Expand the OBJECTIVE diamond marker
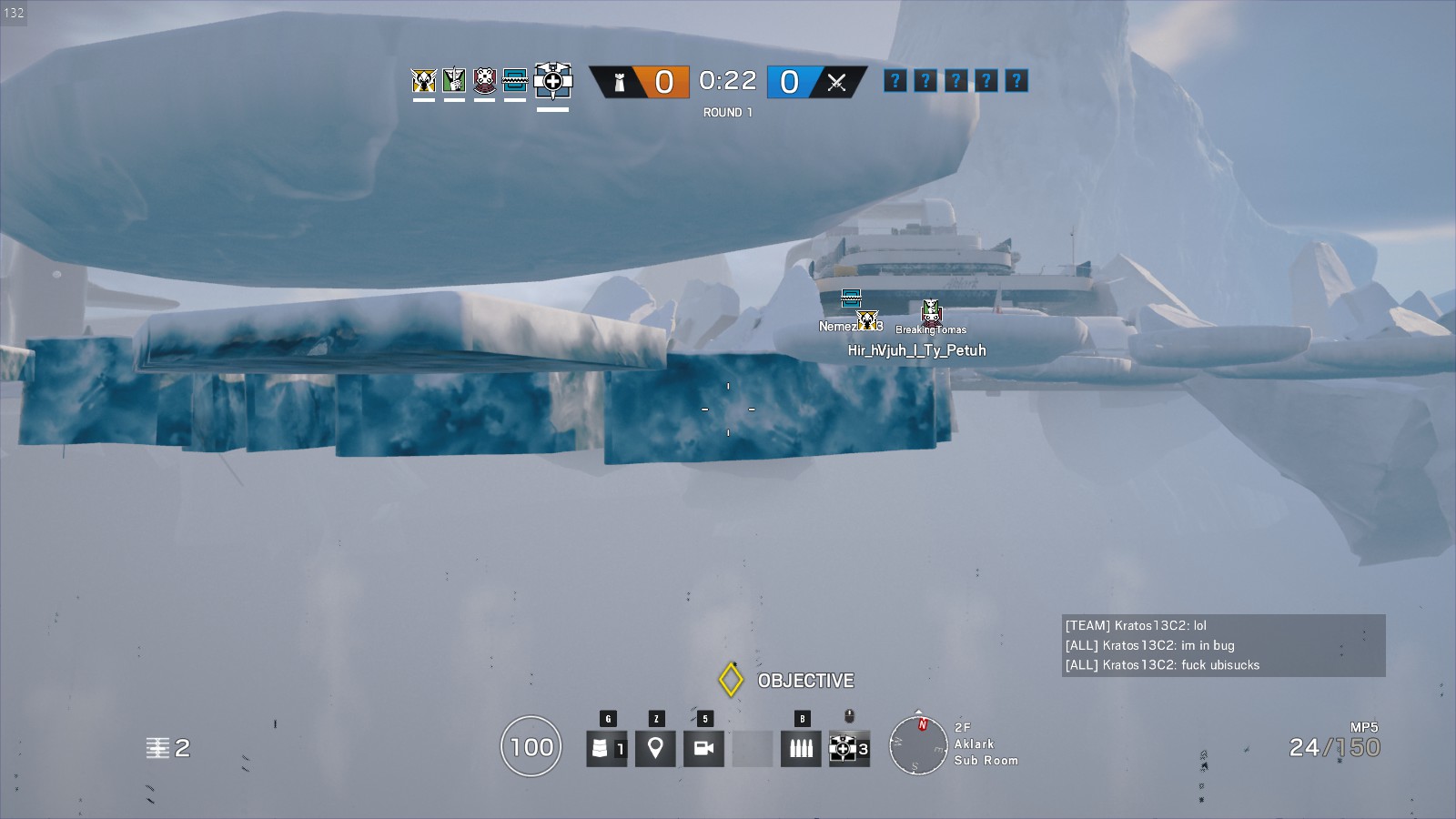Image resolution: width=1456 pixels, height=819 pixels. tap(729, 679)
